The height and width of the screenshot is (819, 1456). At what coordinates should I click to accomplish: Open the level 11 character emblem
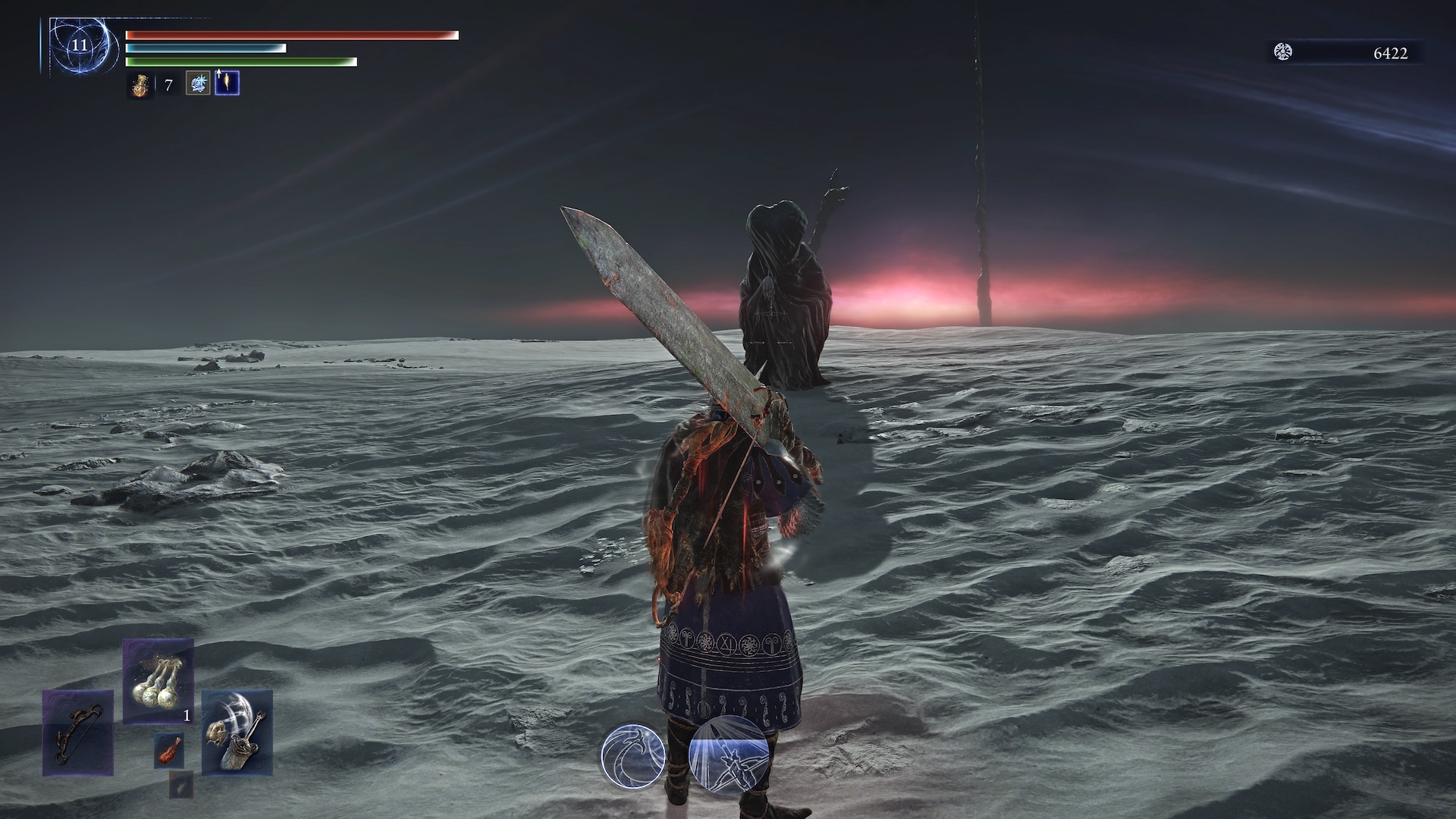point(80,45)
